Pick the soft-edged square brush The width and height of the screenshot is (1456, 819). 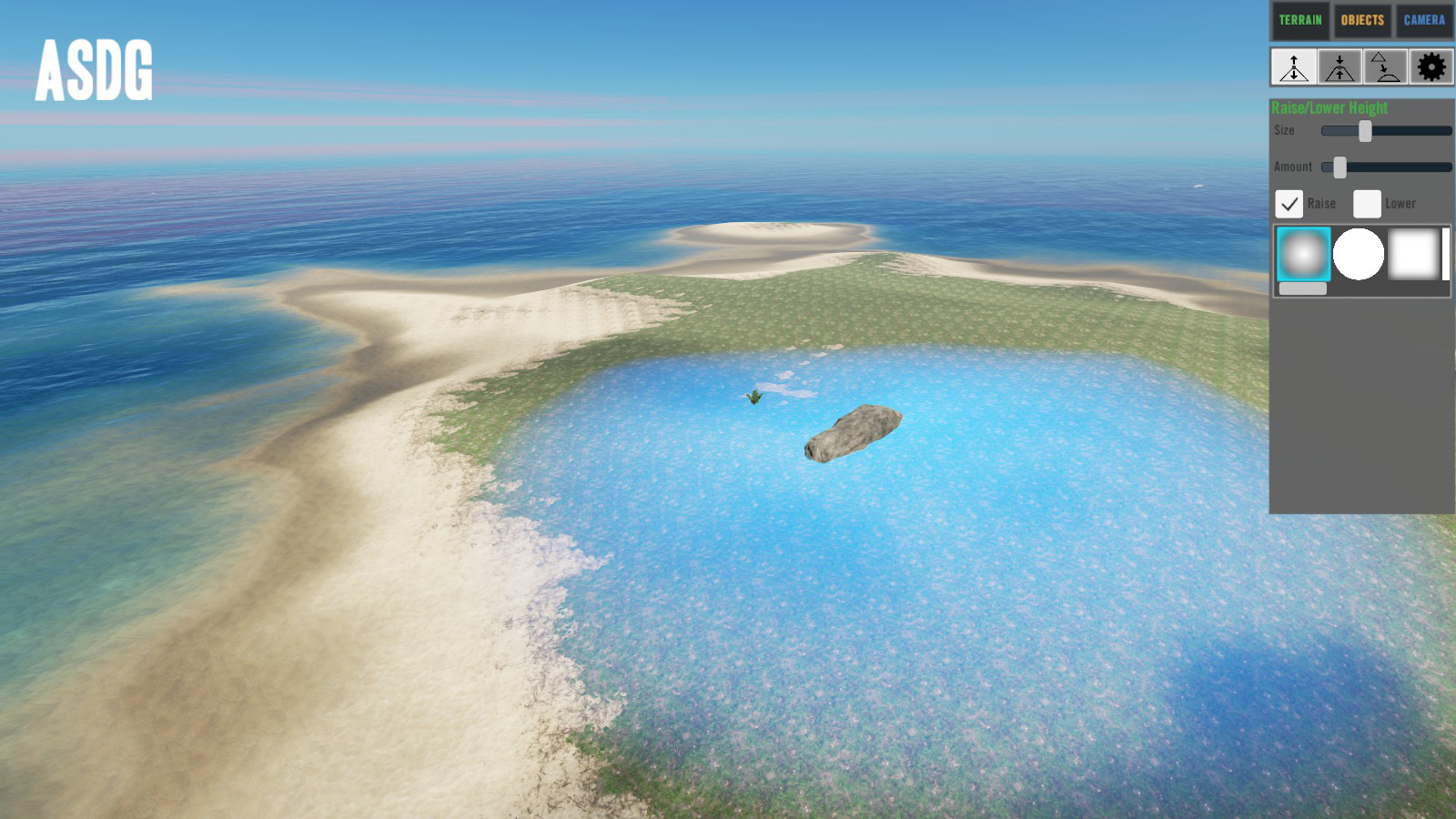tap(1414, 254)
